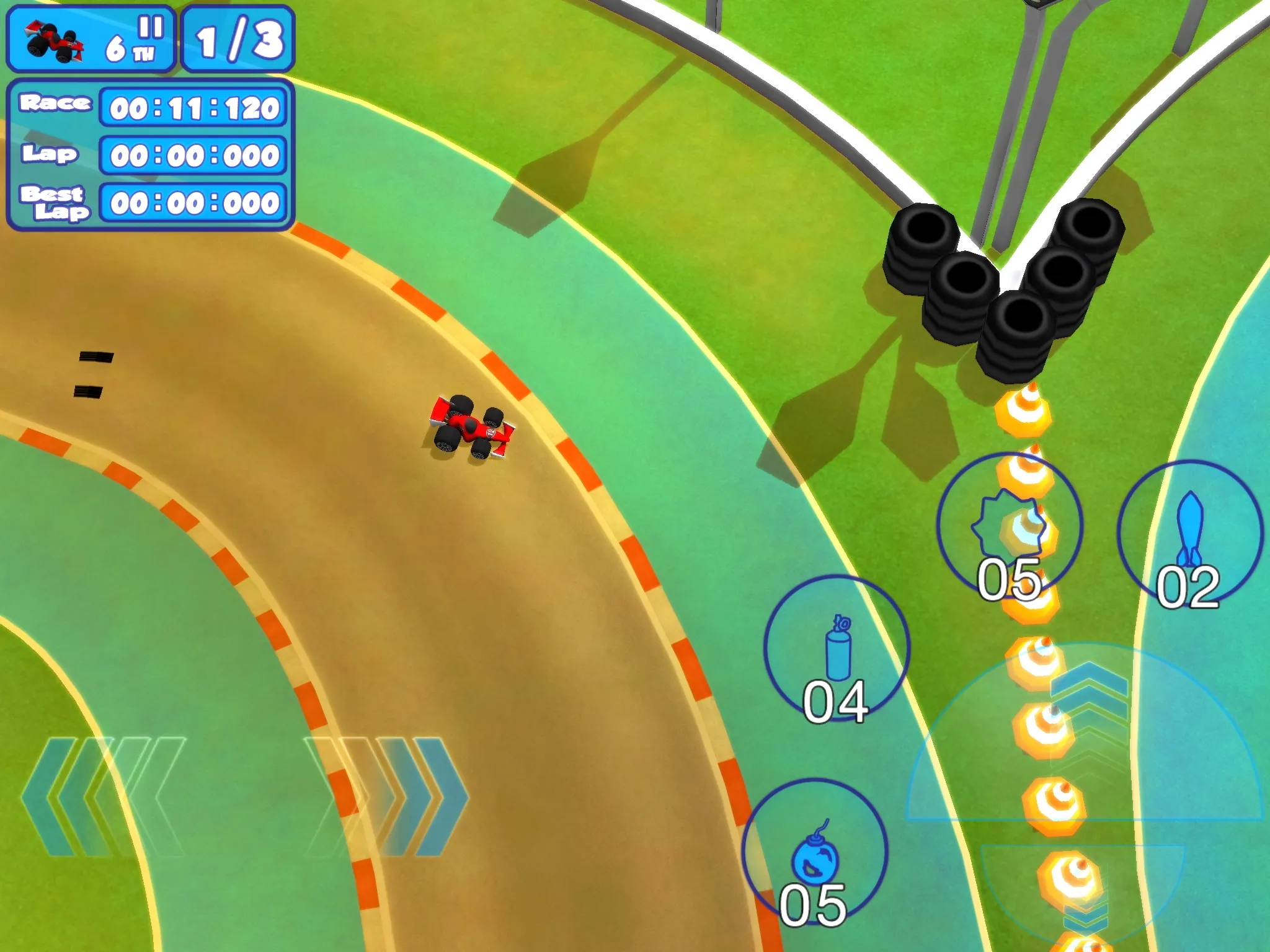Viewport: 1270px width, 952px height.
Task: Use the nitro canister boost
Action: tap(837, 649)
